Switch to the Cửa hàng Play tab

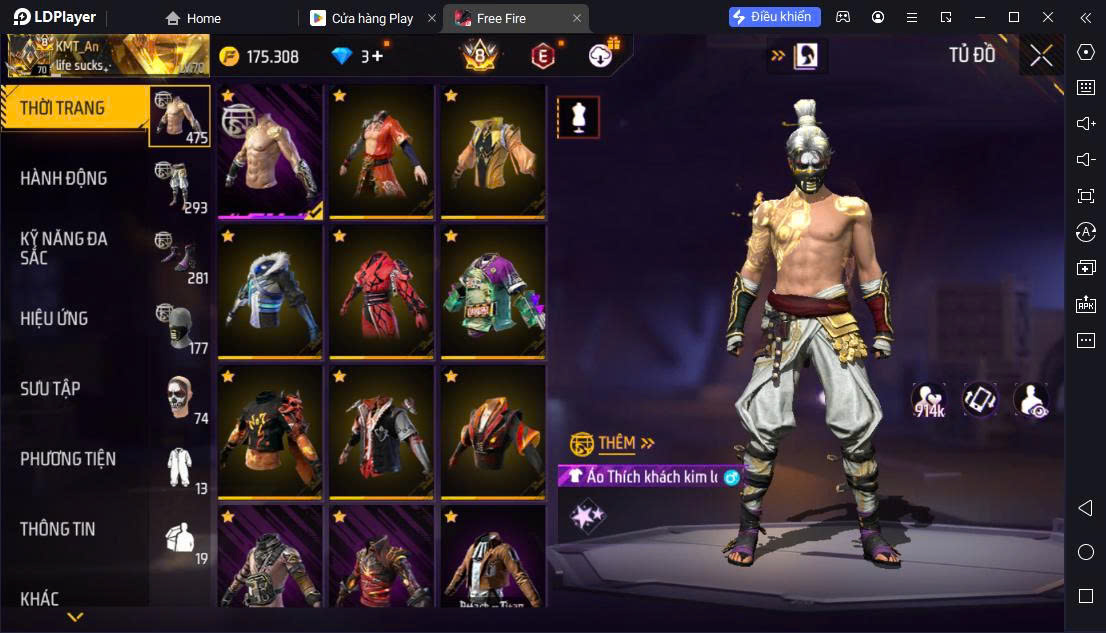click(x=373, y=18)
